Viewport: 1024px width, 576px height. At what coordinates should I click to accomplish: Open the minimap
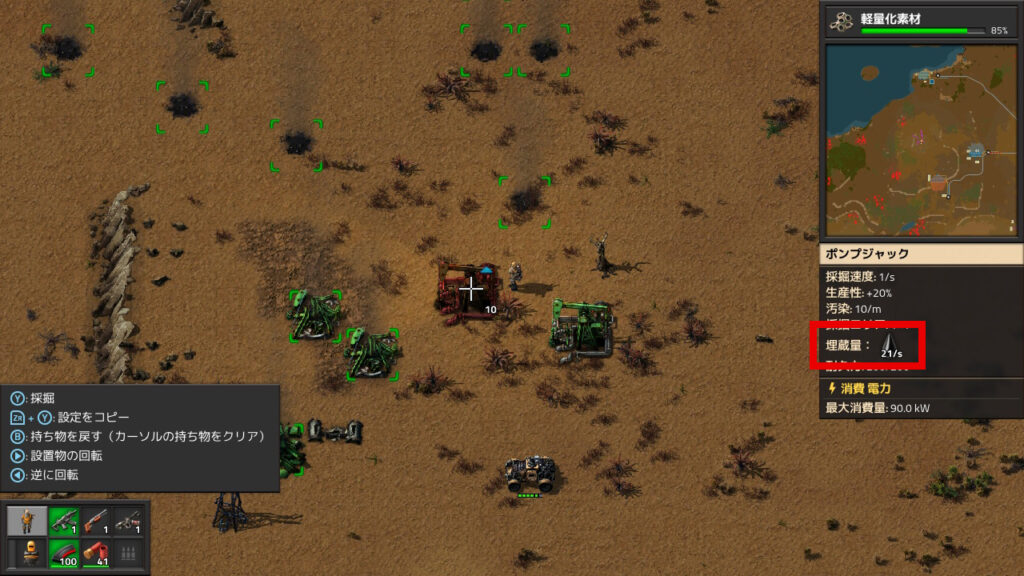919,140
